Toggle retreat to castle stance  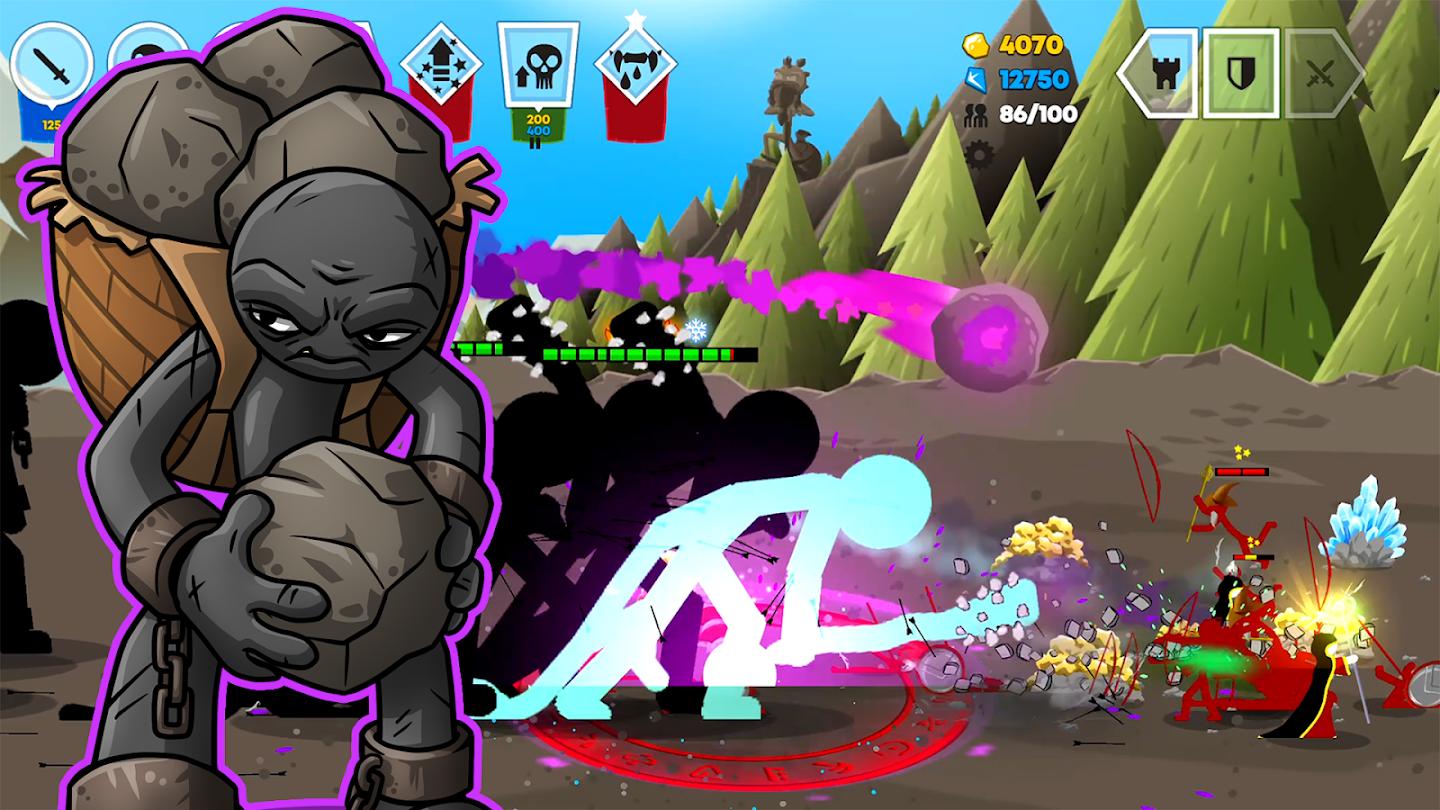(1167, 72)
